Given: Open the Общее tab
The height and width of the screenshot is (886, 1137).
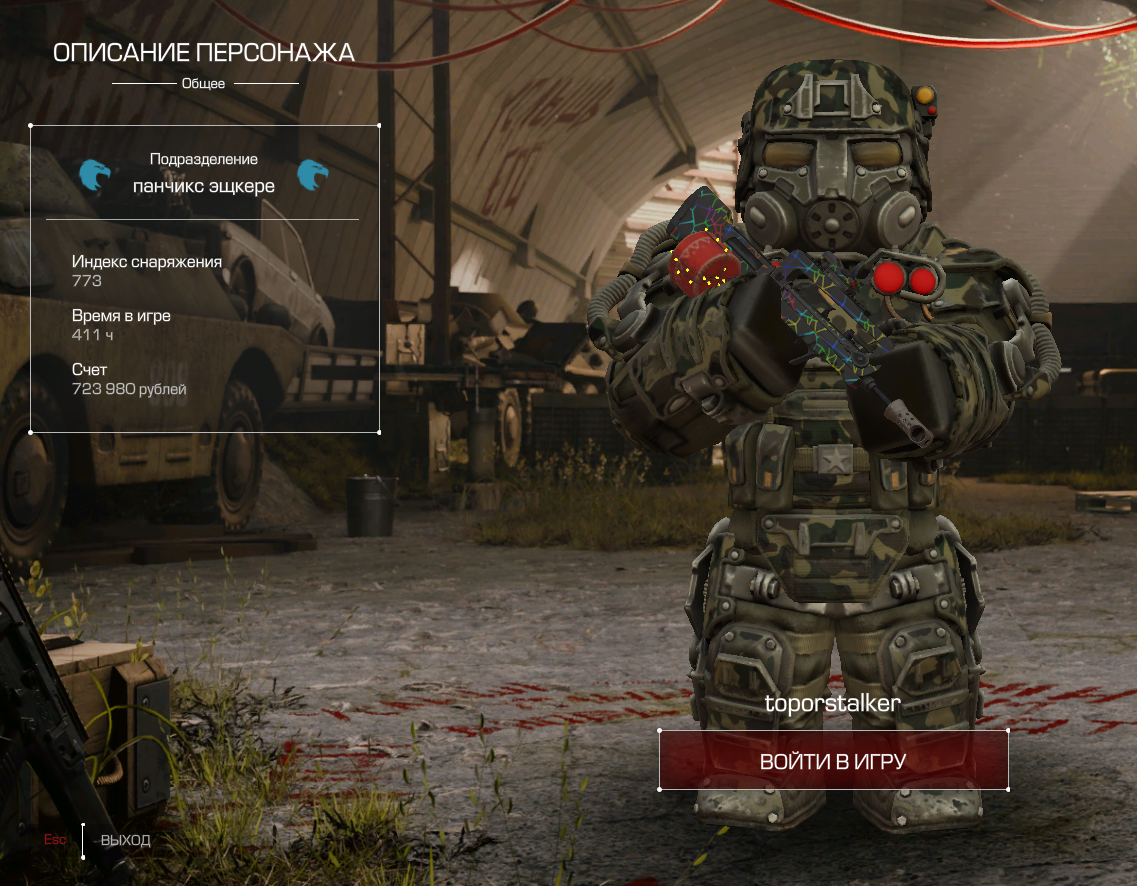Looking at the screenshot, I should pyautogui.click(x=204, y=84).
